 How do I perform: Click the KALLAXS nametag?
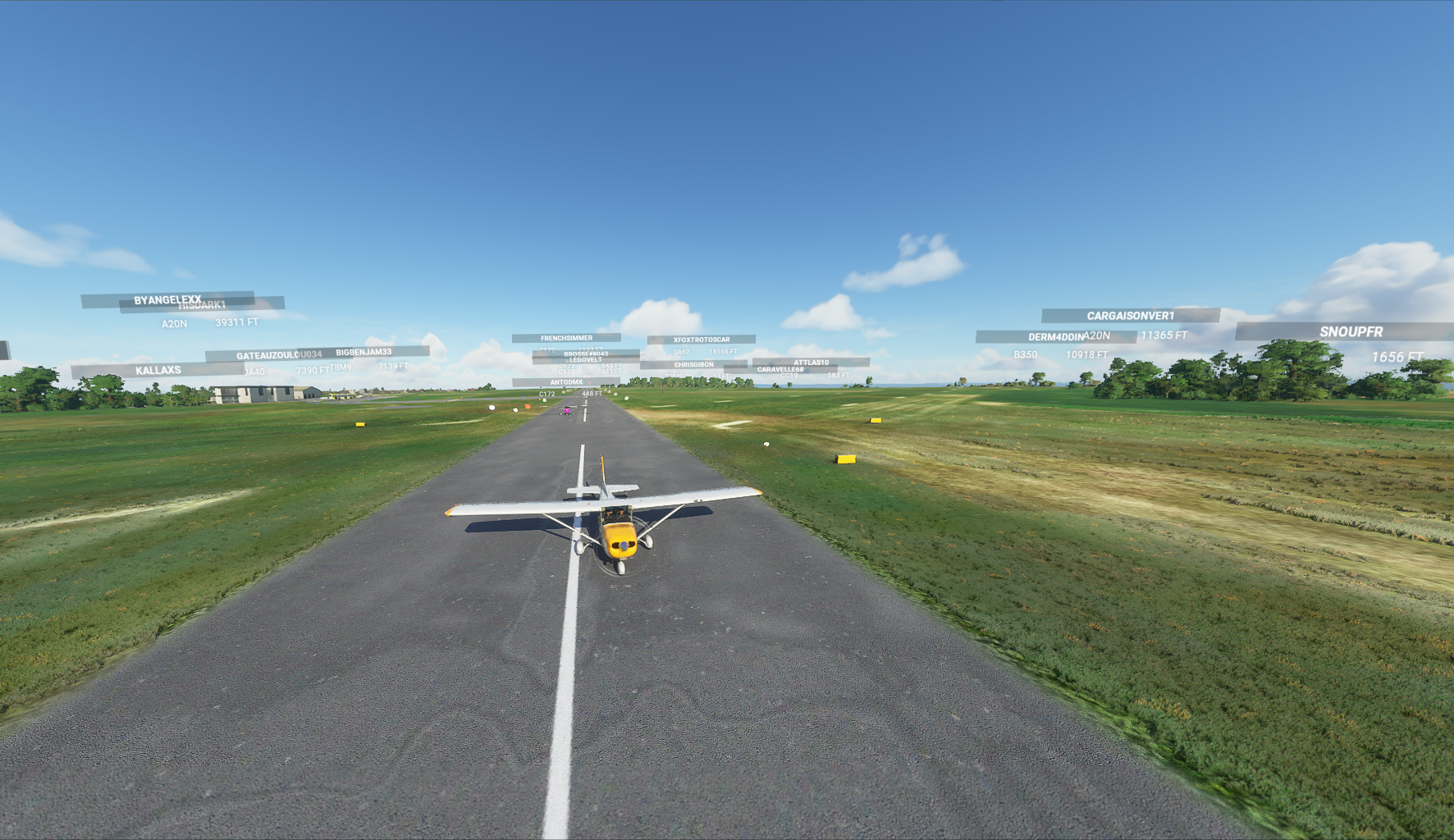158,370
